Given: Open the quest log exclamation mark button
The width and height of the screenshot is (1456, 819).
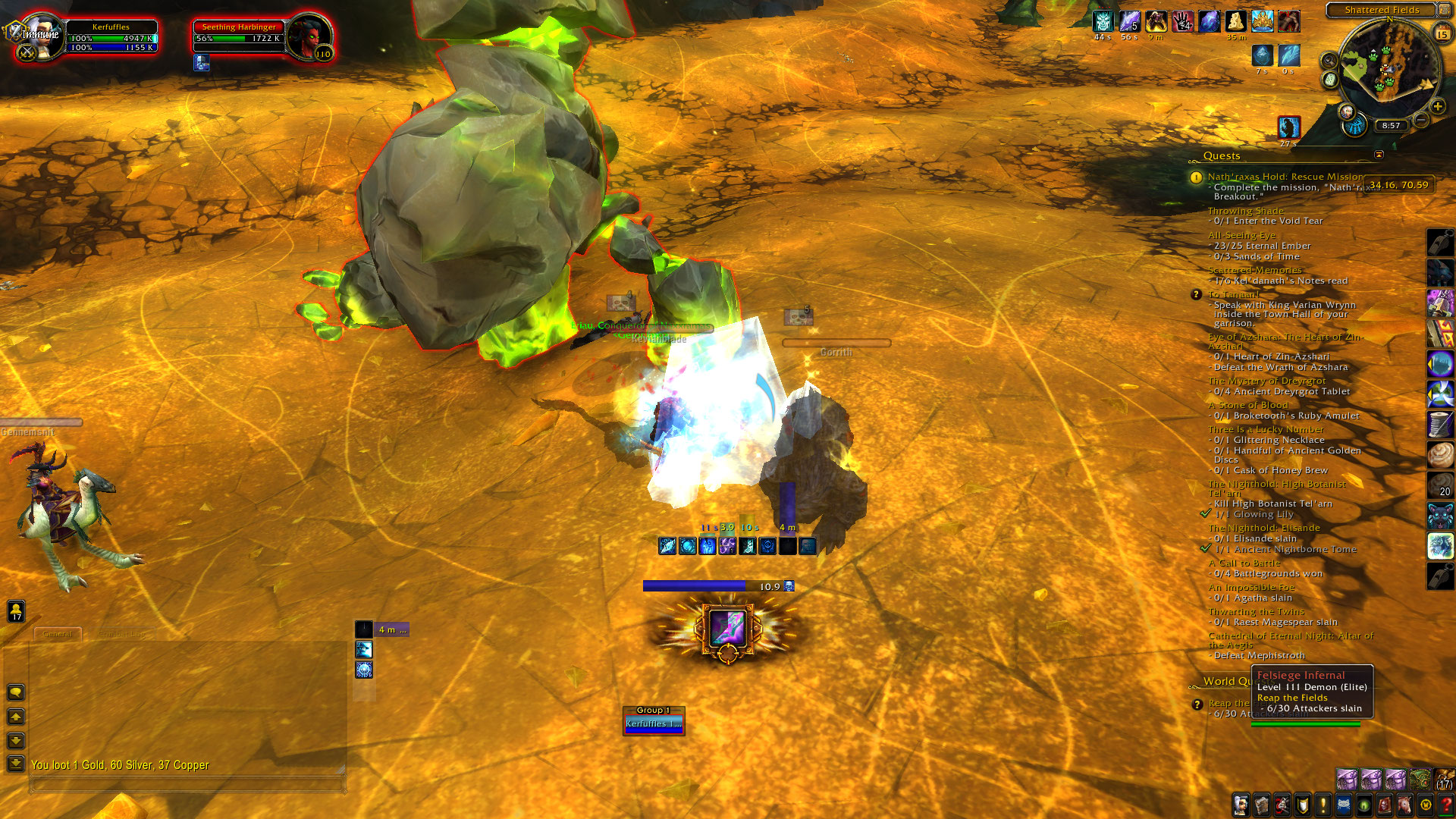Looking at the screenshot, I should 1323,805.
